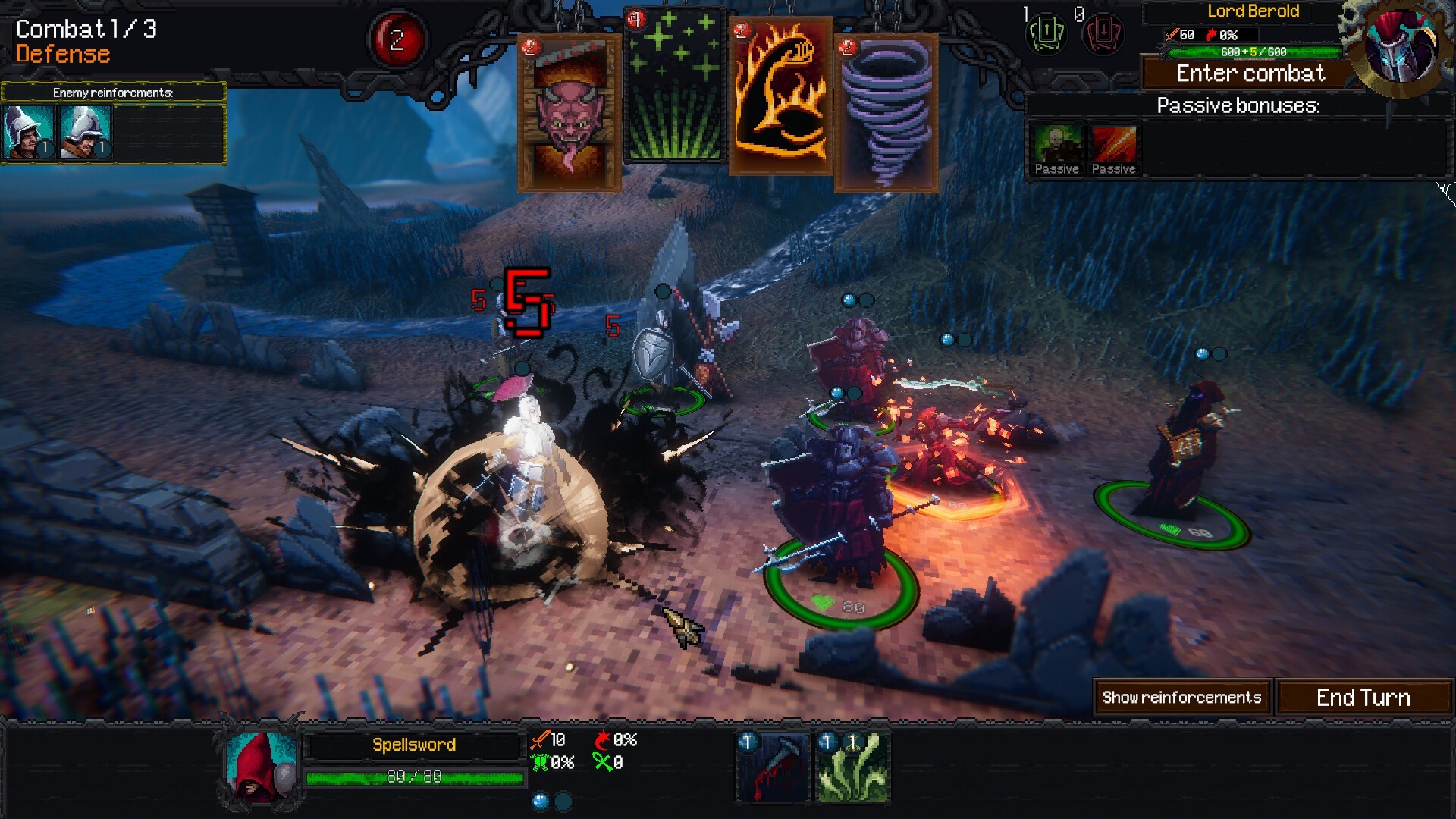The height and width of the screenshot is (819, 1456).
Task: Use the green tentacles ability
Action: point(852,766)
